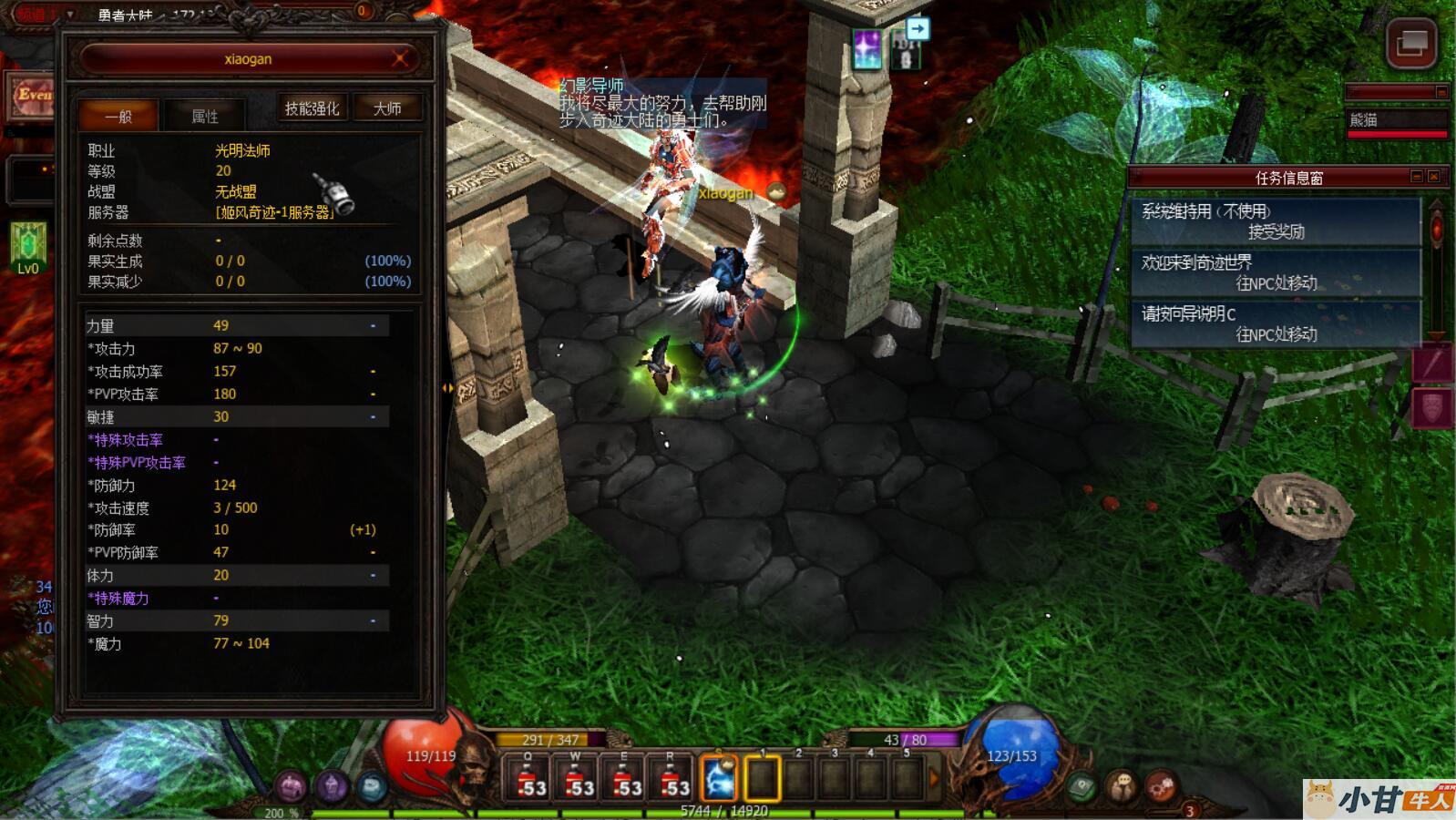Select the 熊猫 pet status panel

1396,120
